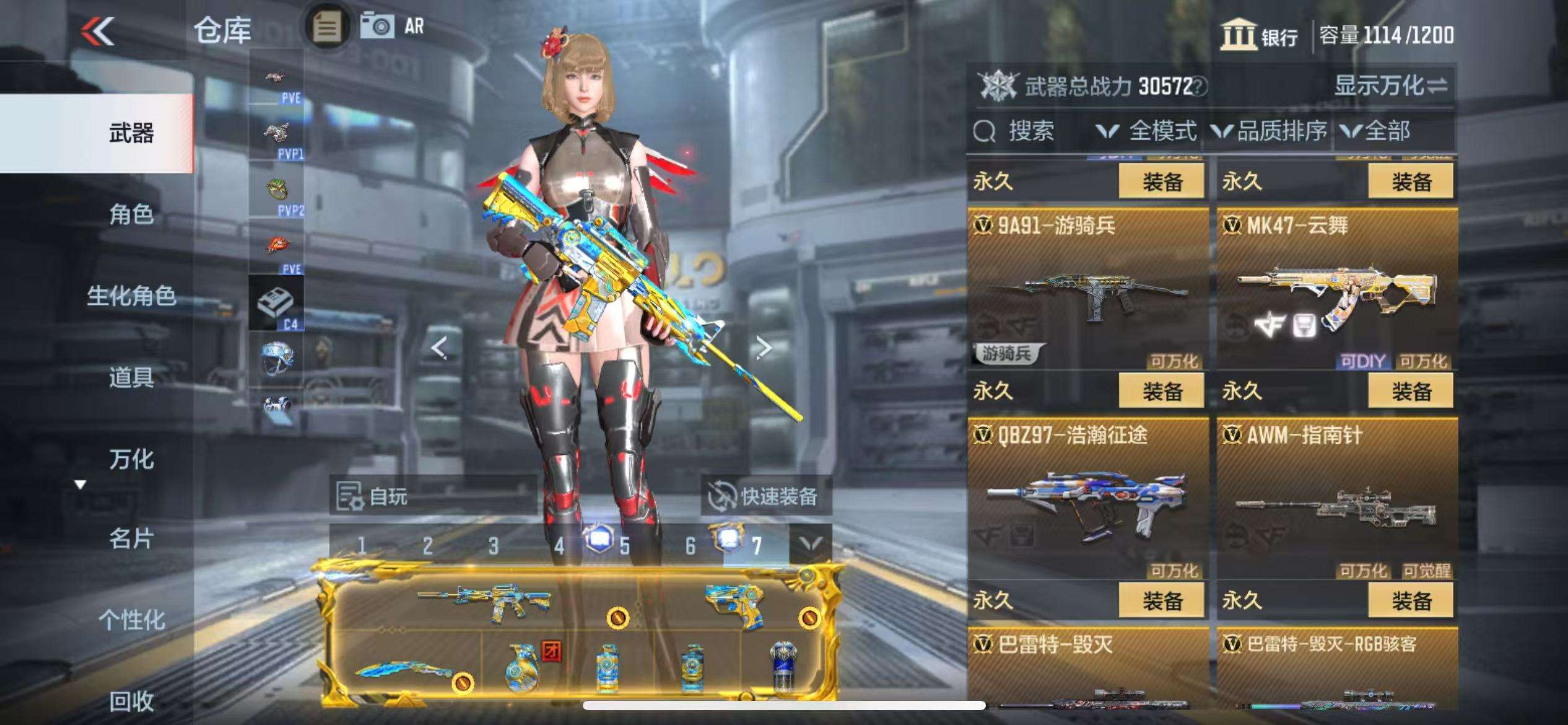This screenshot has width=1568, height=725.
Task: Switch to the 名片 tab
Action: coord(131,539)
